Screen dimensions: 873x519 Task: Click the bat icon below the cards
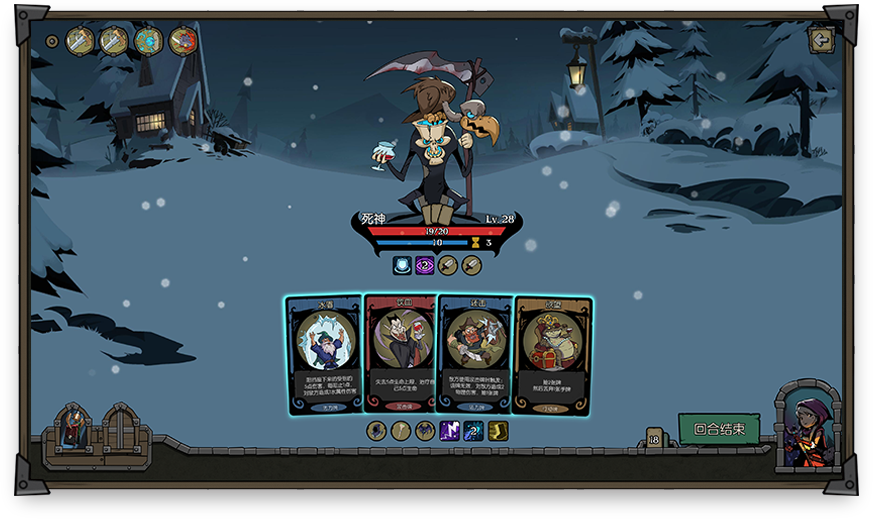(x=425, y=431)
